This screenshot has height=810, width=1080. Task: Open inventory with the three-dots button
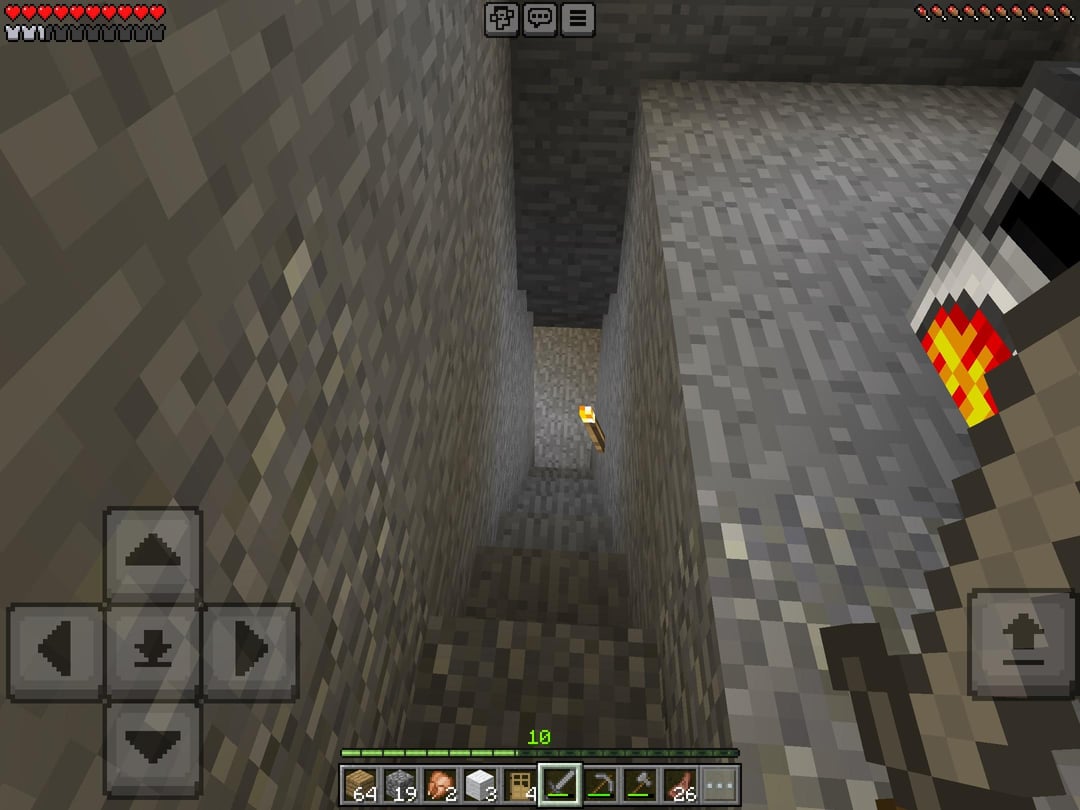[719, 784]
